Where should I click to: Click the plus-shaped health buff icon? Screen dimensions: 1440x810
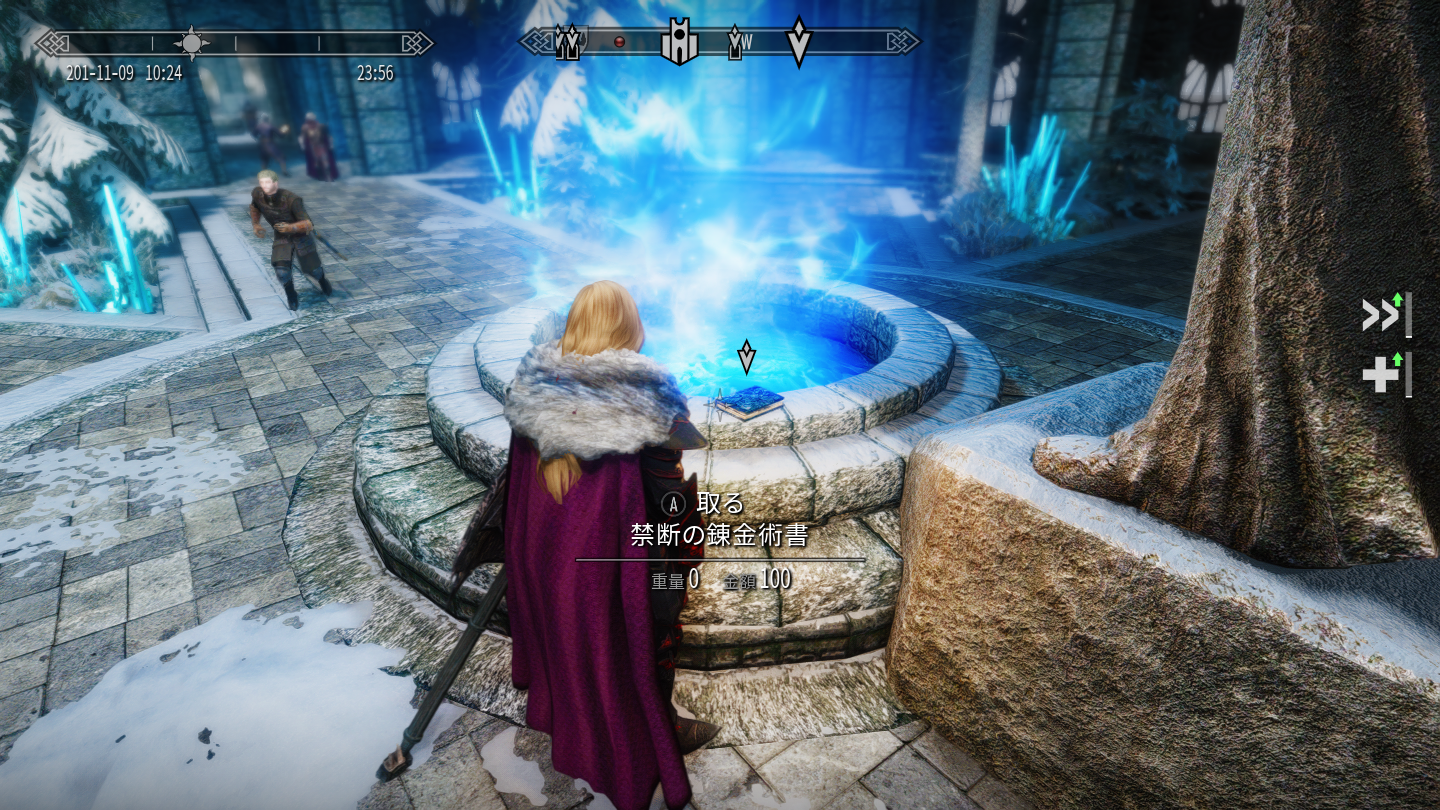(x=1381, y=375)
